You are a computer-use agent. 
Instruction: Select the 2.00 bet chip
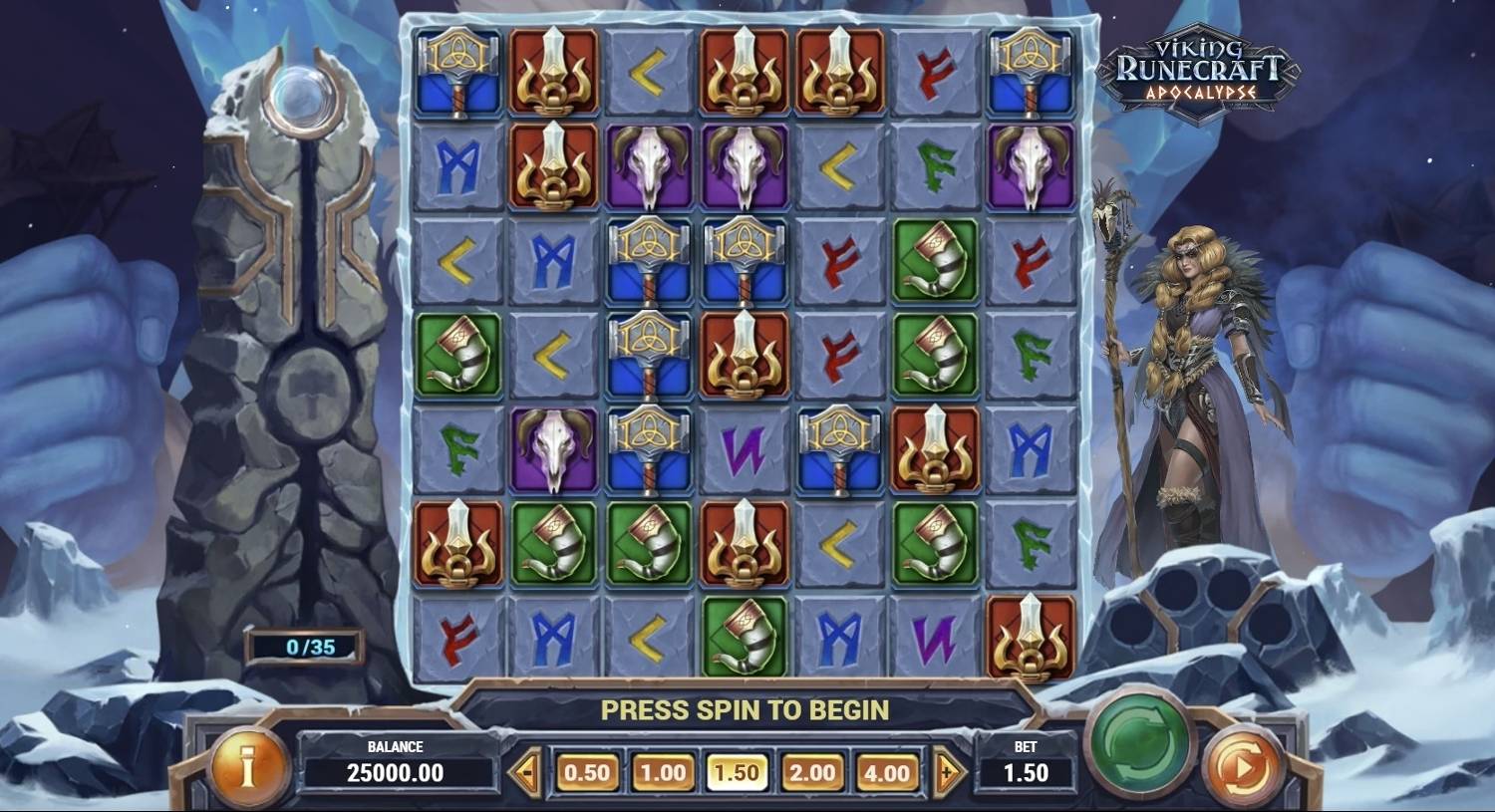[x=814, y=770]
